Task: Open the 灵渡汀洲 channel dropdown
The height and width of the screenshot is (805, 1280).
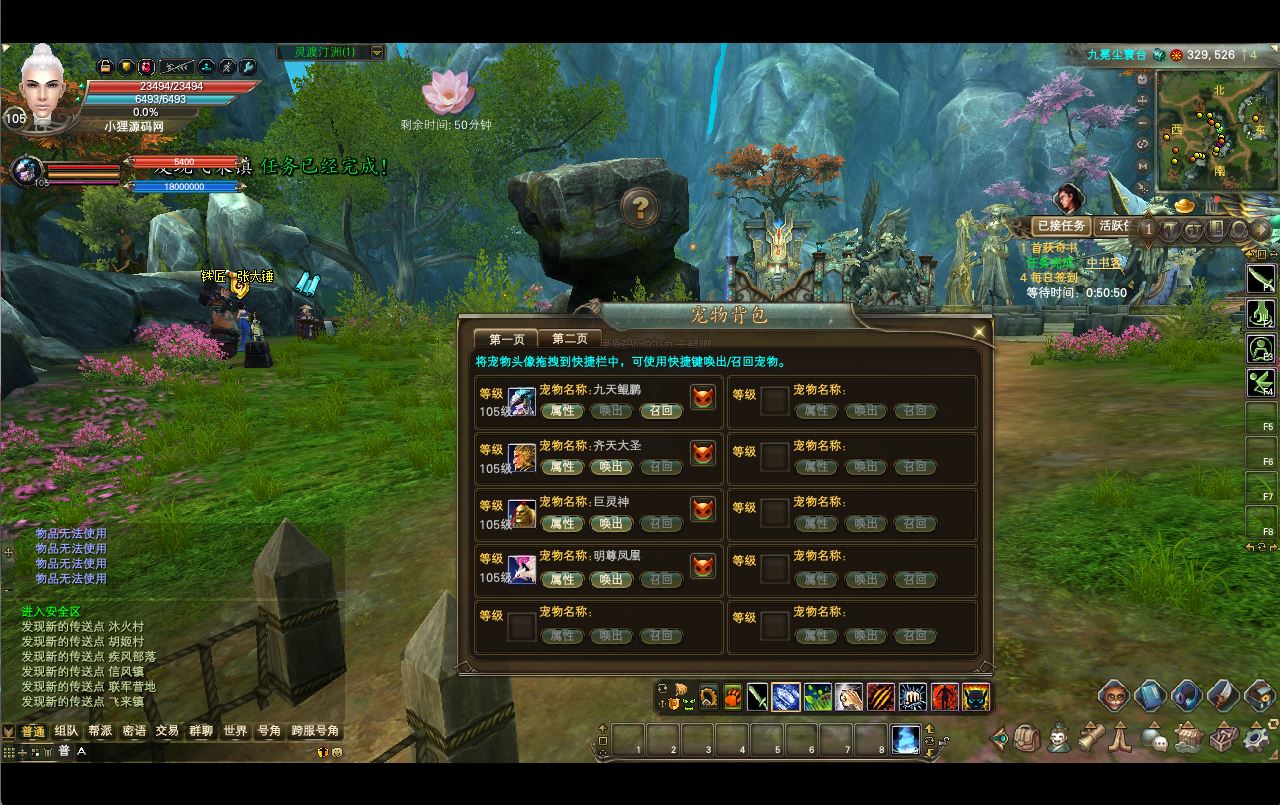Action: click(x=377, y=52)
